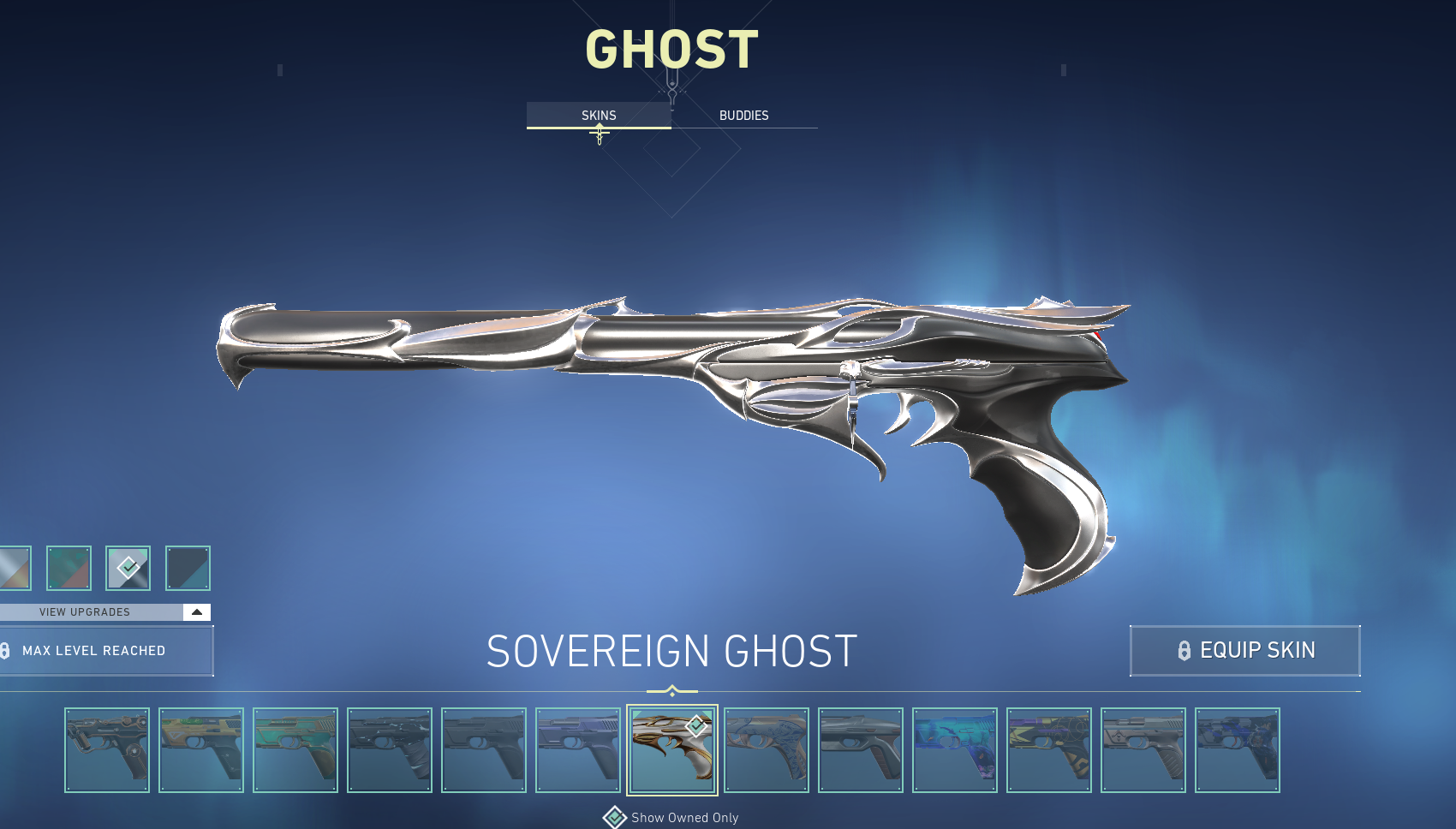
Task: Select the checked silver variant swatch
Action: click(x=128, y=568)
